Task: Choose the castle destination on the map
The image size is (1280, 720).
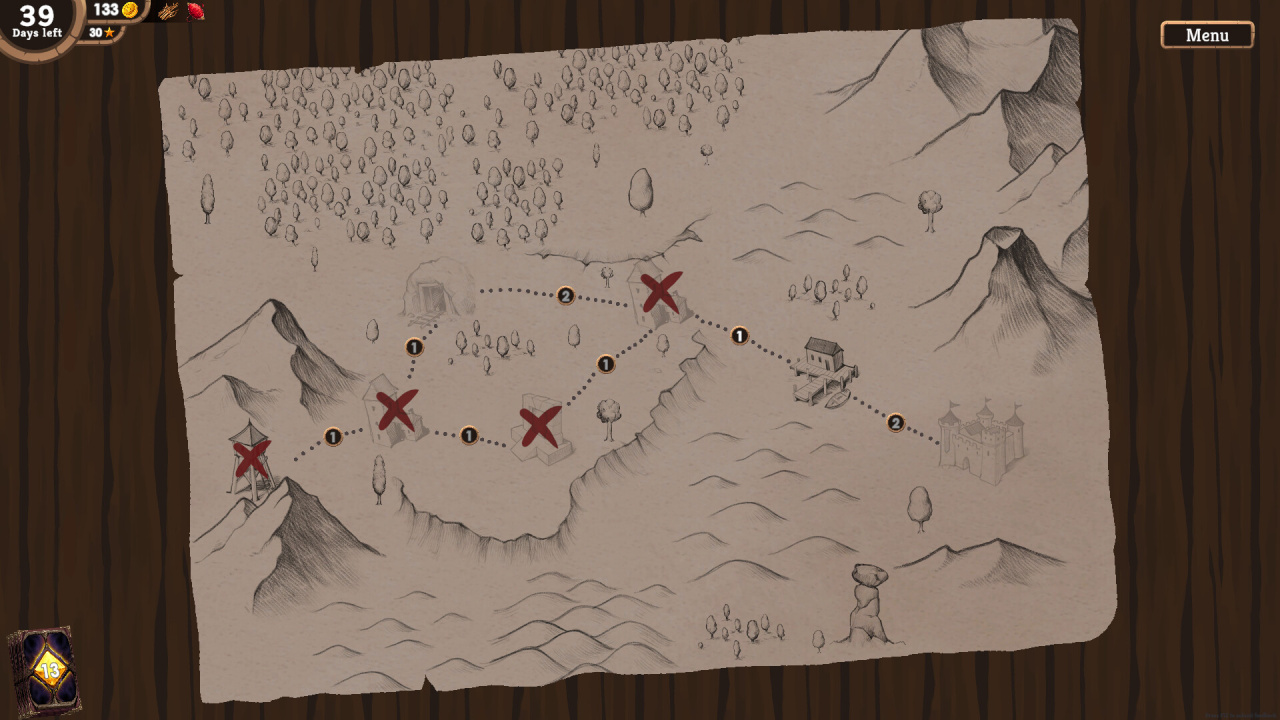Action: click(x=980, y=442)
